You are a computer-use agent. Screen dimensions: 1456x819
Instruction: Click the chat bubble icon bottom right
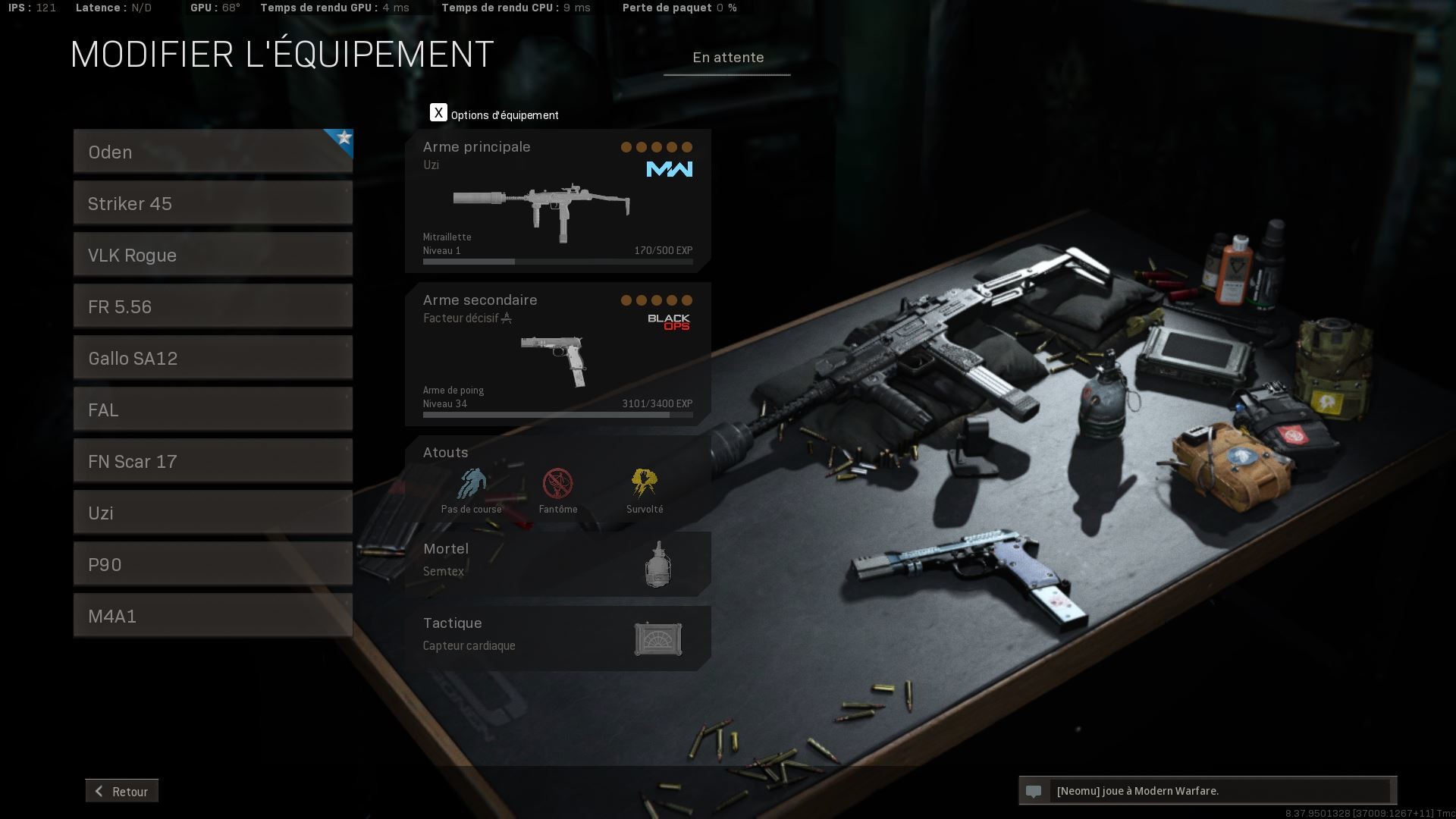coord(1035,791)
